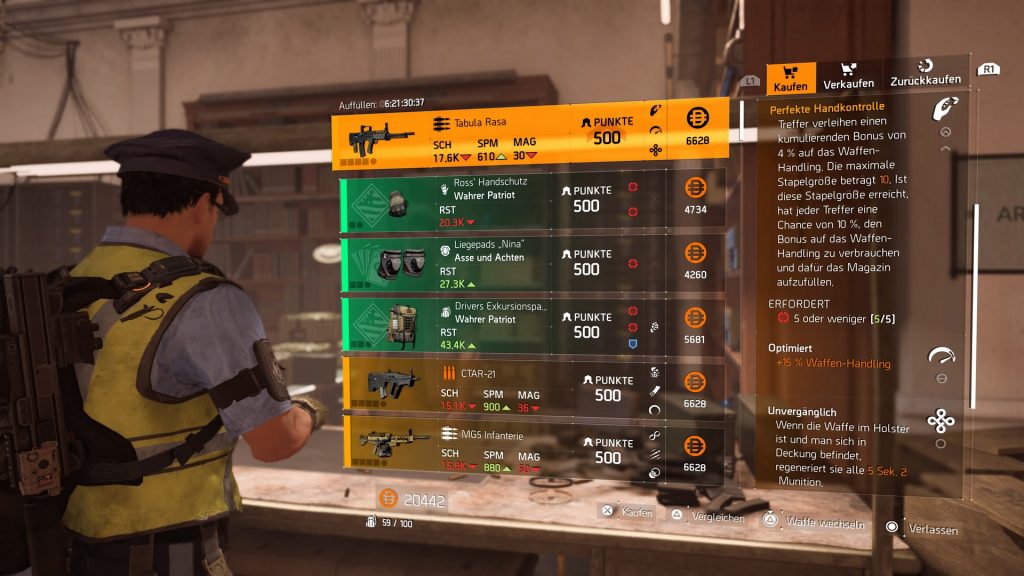Open the Verkaufen tab
Viewport: 1024px width, 576px height.
tap(848, 77)
